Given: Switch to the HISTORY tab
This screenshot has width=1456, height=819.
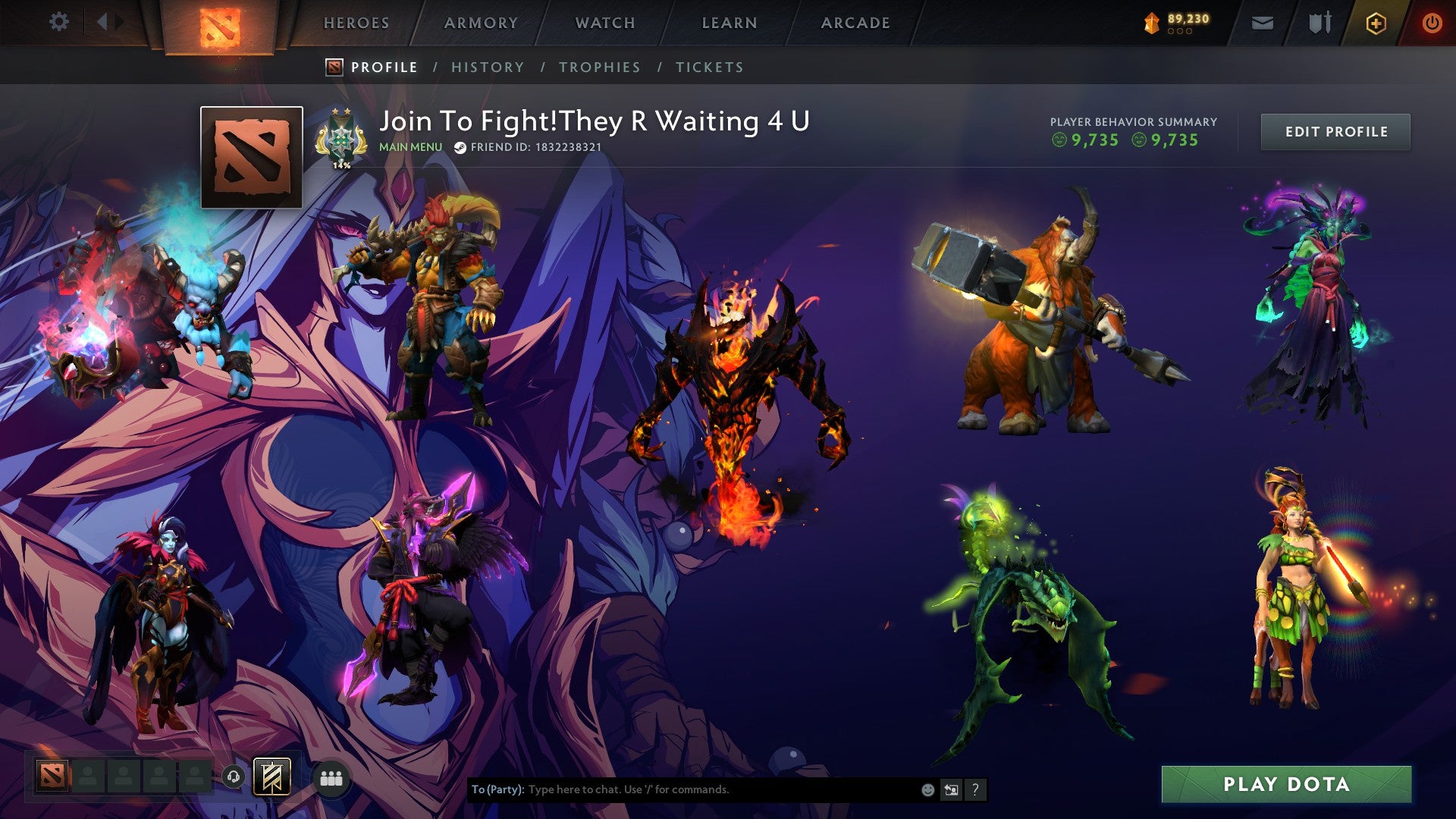Looking at the screenshot, I should pyautogui.click(x=487, y=67).
